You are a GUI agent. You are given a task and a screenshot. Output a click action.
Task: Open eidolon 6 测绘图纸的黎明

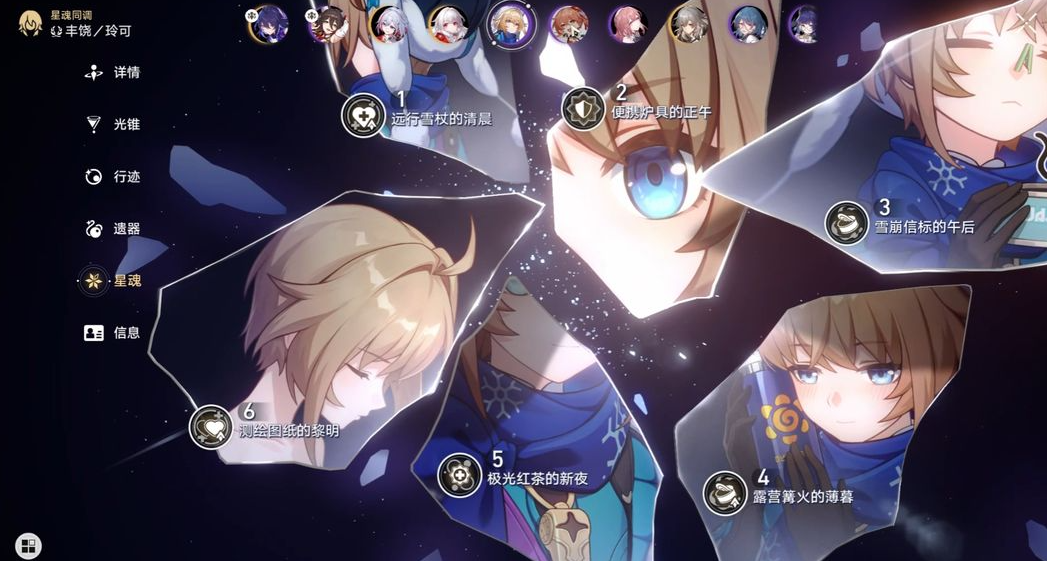[x=211, y=427]
